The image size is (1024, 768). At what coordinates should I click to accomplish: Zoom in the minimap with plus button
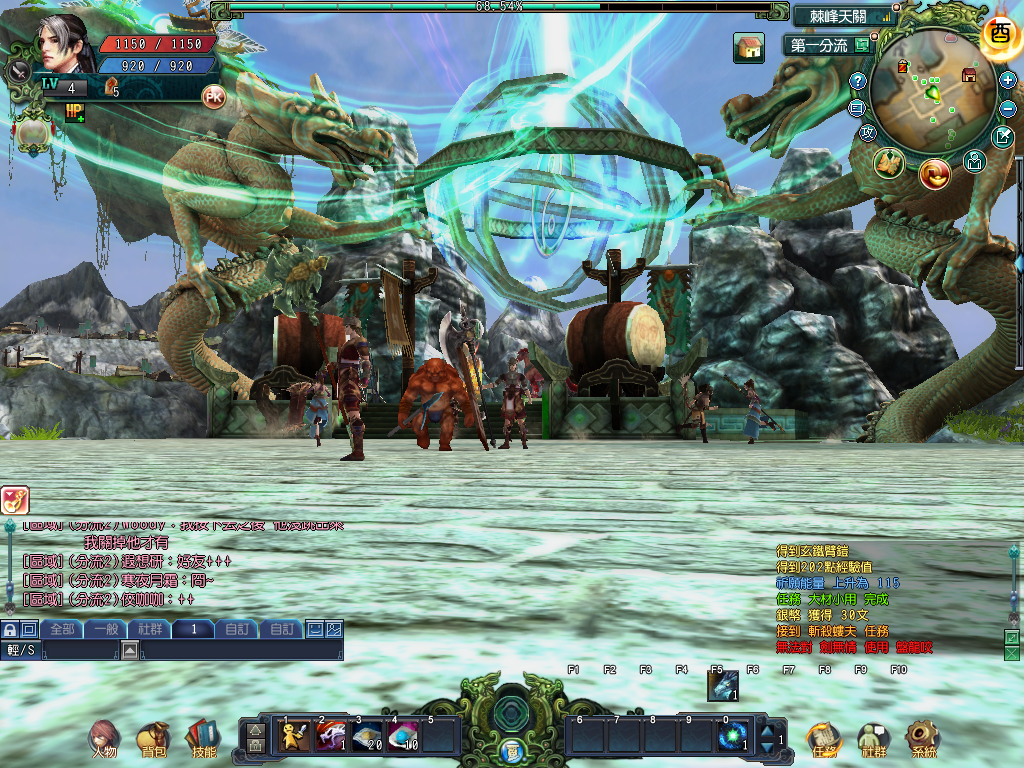(x=1007, y=80)
